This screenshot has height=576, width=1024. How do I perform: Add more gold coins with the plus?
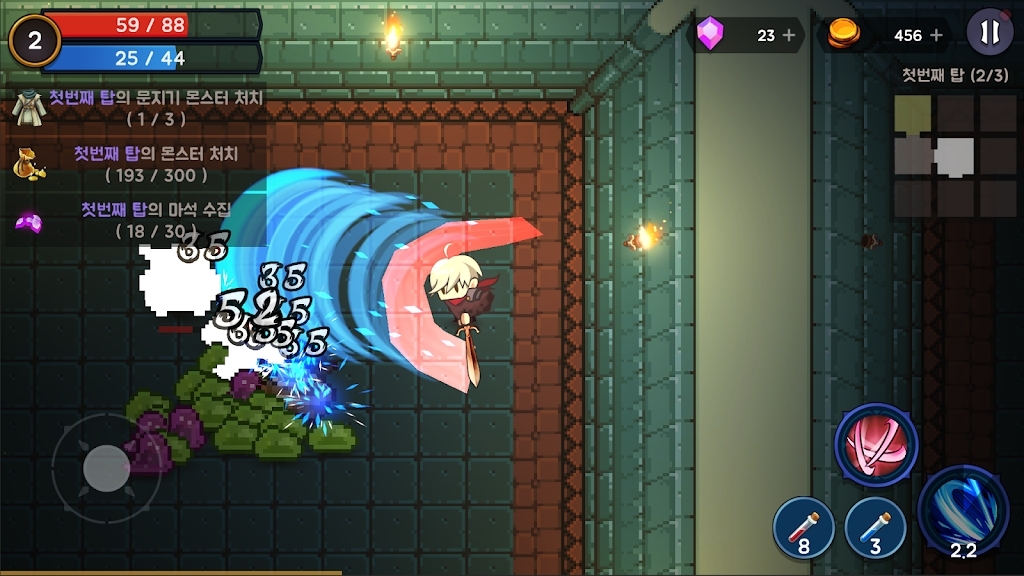click(937, 35)
